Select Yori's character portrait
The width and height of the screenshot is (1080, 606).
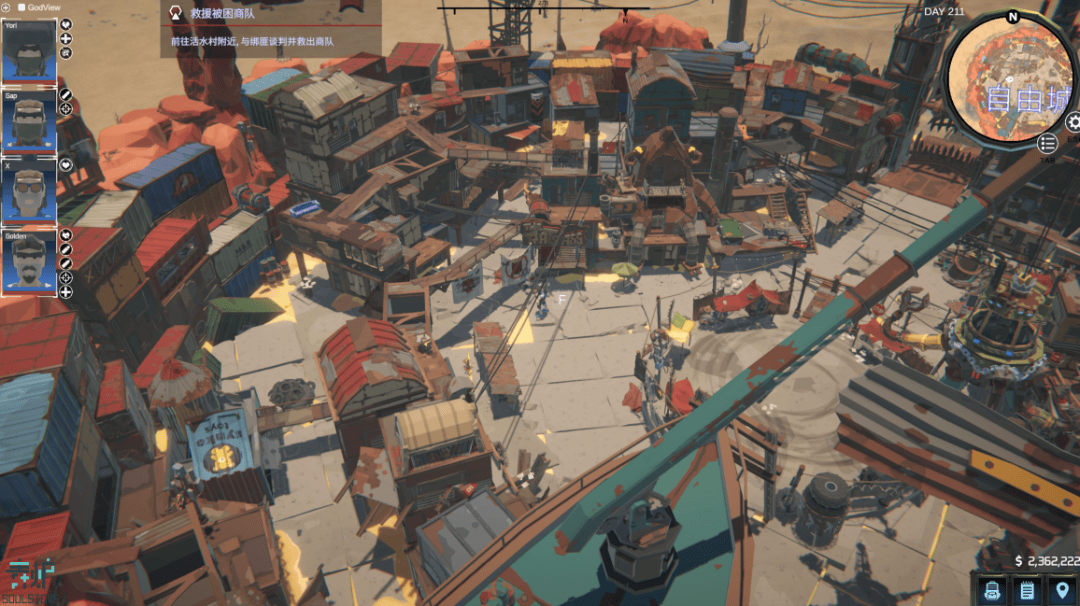(29, 50)
